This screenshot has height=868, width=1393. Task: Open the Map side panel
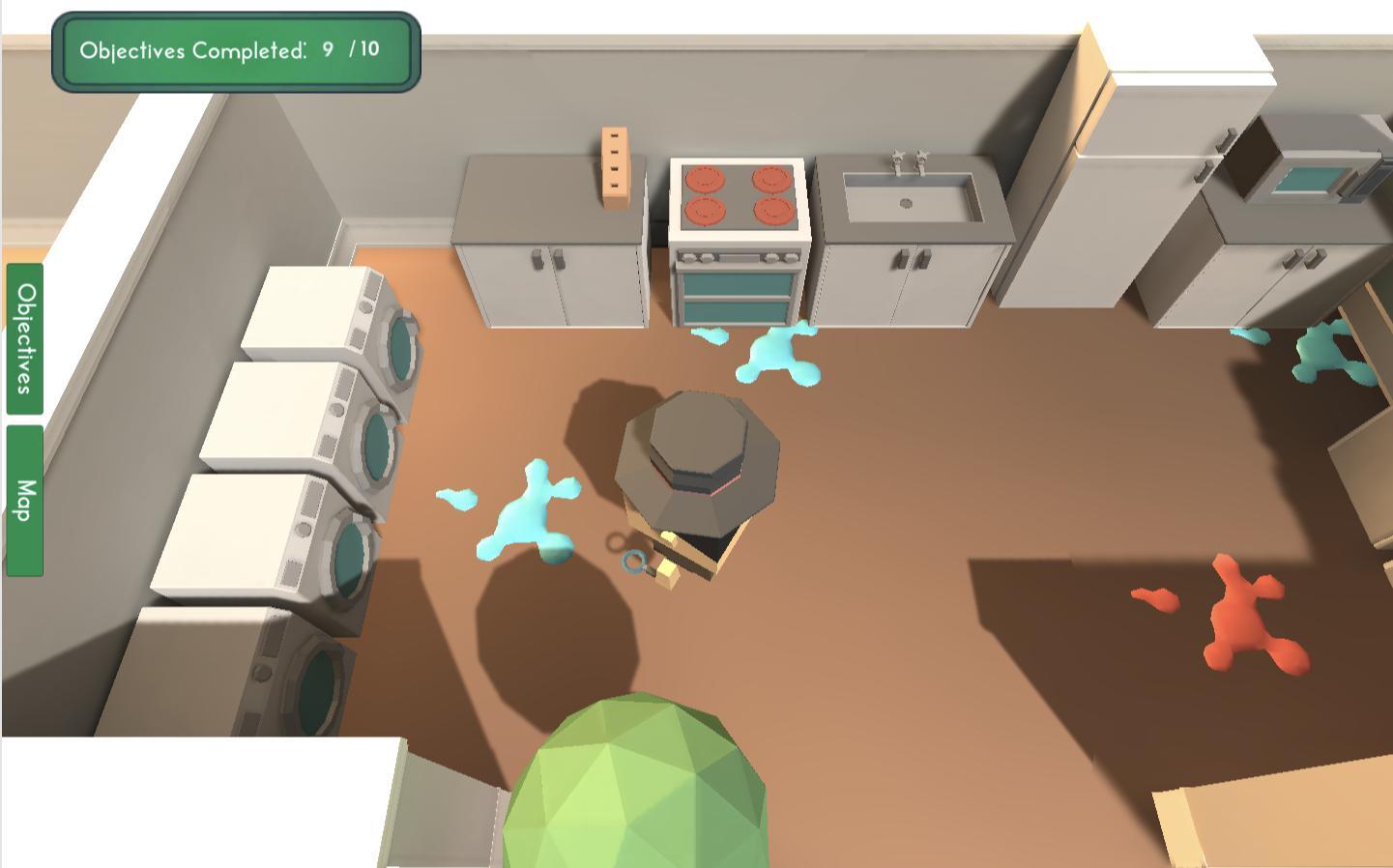click(x=23, y=503)
